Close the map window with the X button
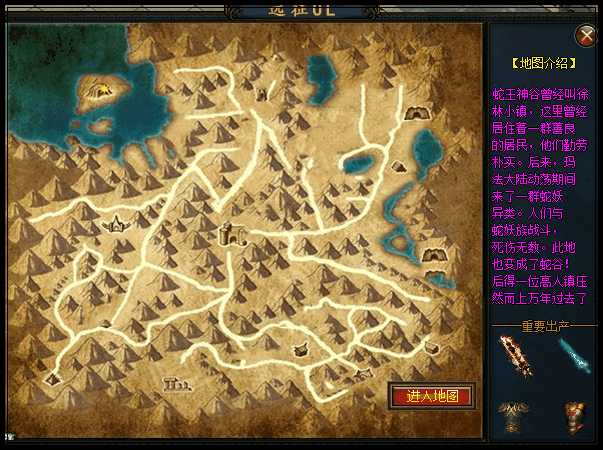Viewport: 603px width, 450px height. (588, 34)
